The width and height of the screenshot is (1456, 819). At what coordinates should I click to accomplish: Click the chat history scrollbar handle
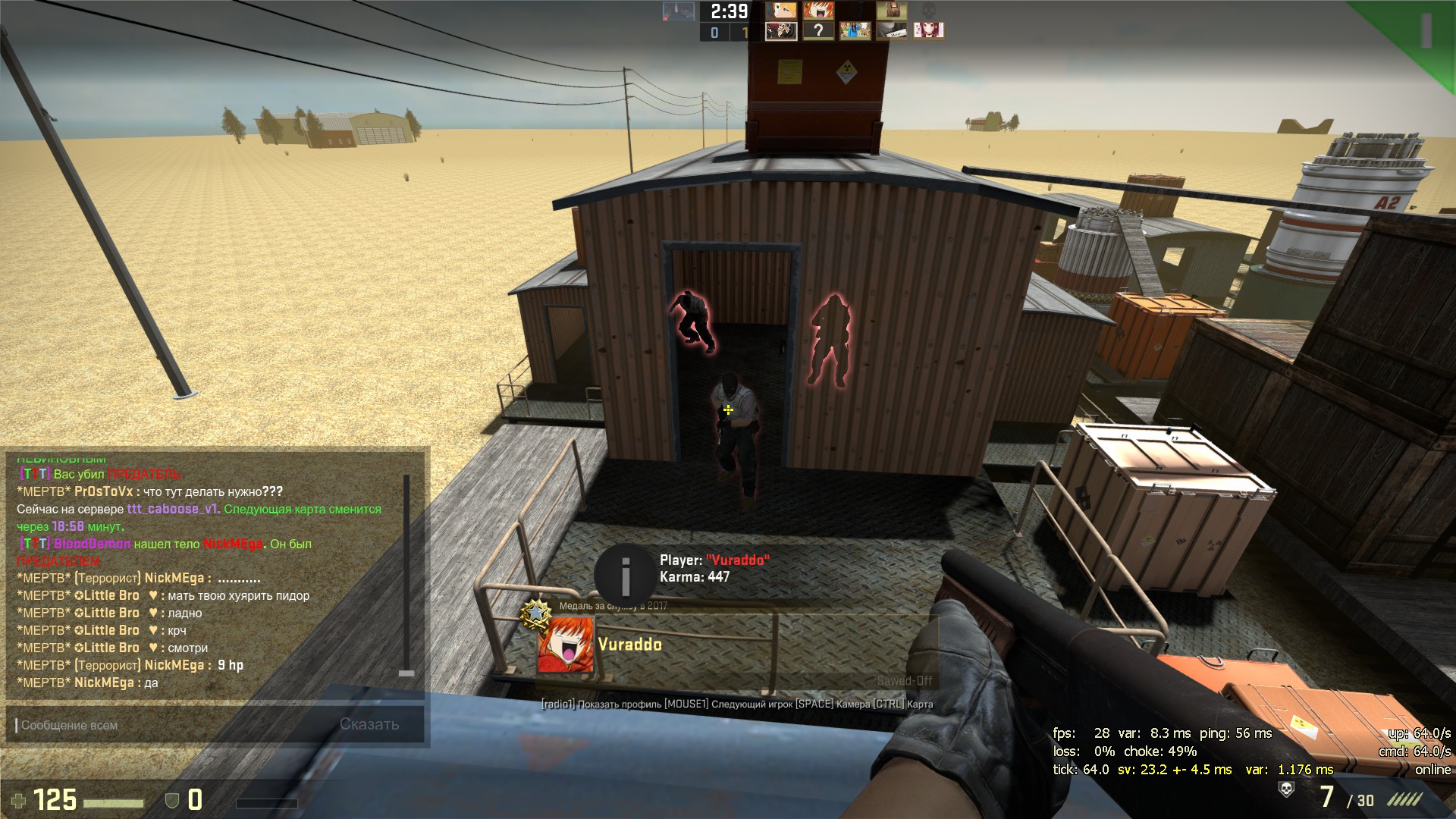coord(406,673)
